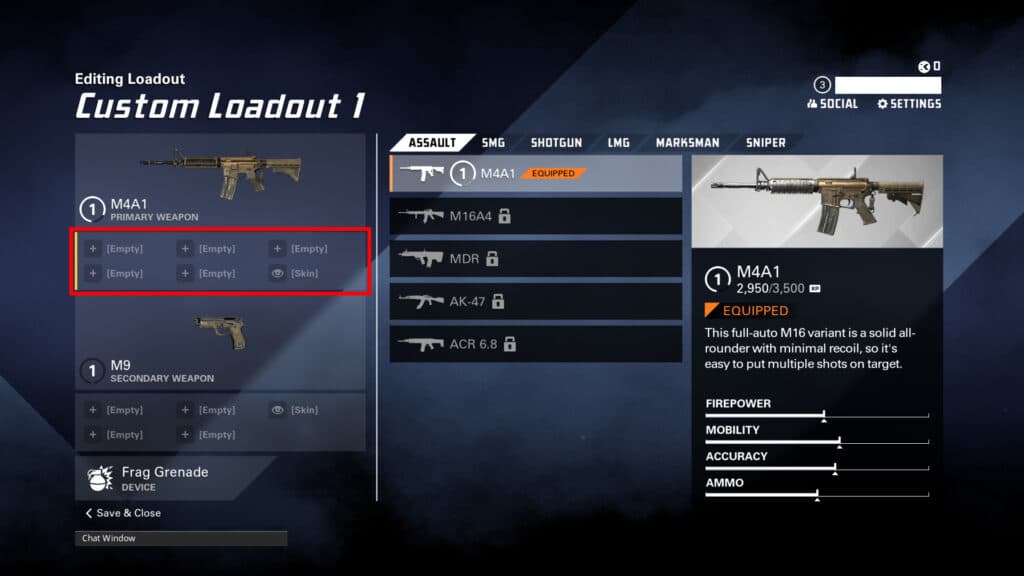
Task: Select the locked AK-47 row
Action: click(536, 301)
